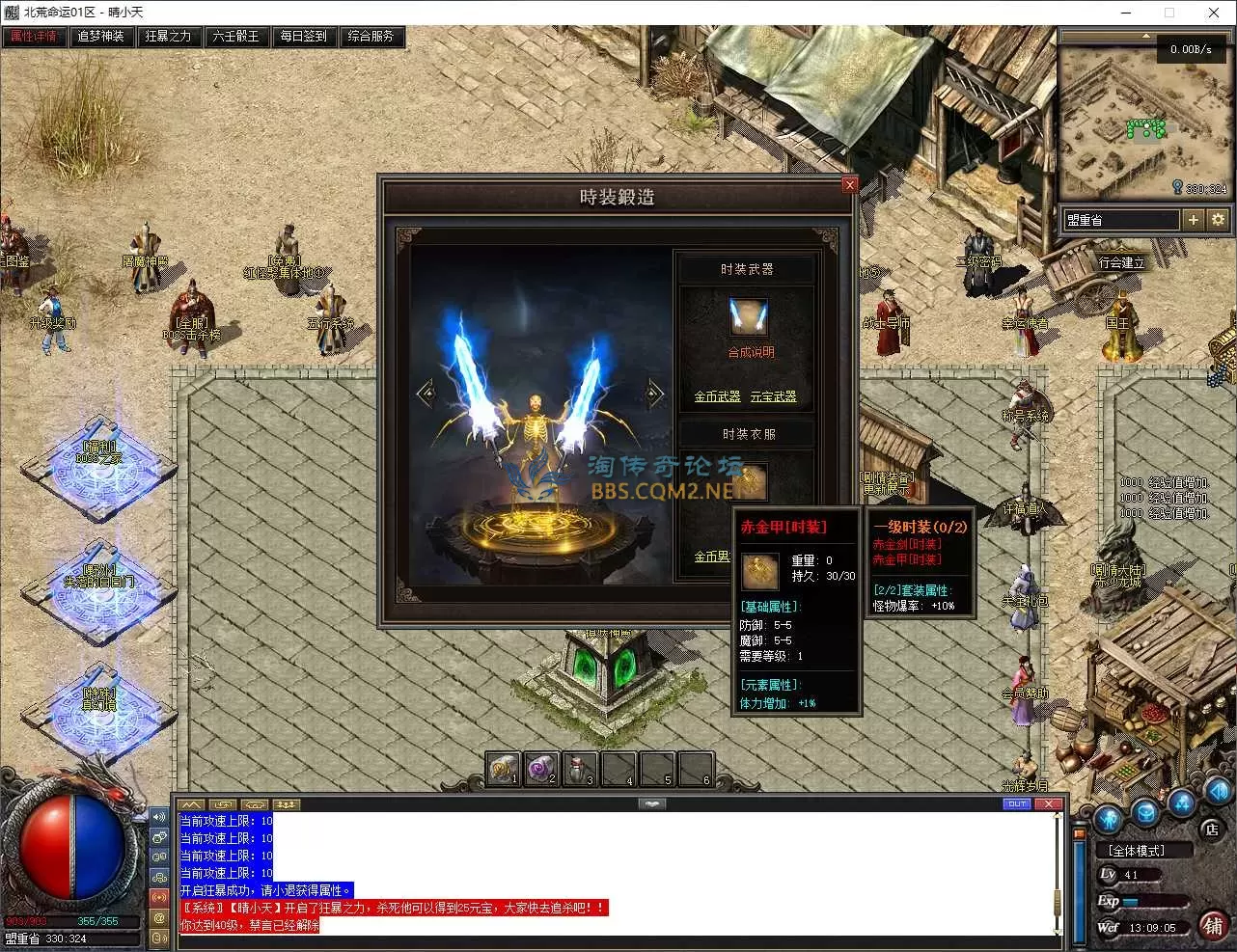Close the game window from title bar
This screenshot has height=952, width=1237.
1213,13
